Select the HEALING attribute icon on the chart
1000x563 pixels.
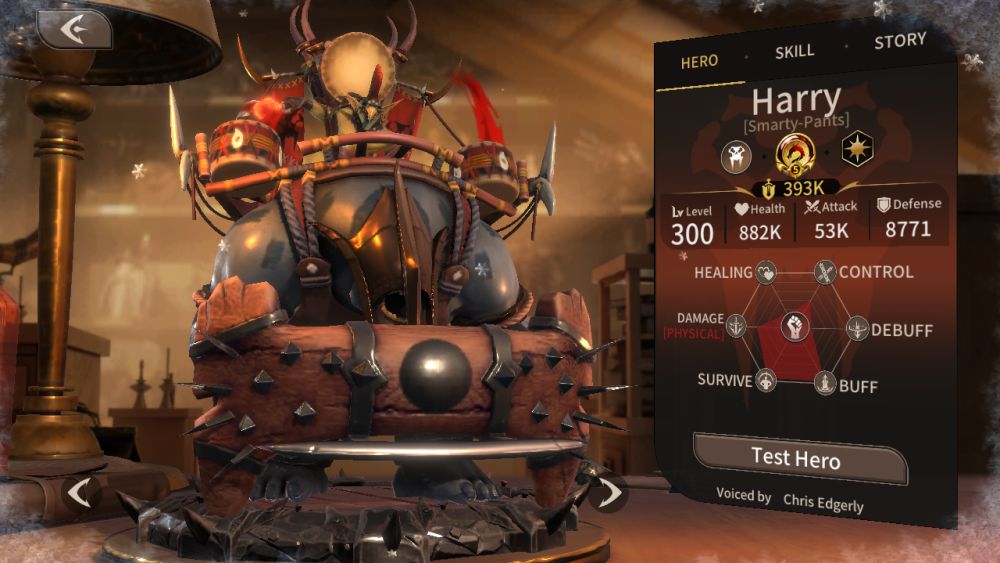[766, 272]
